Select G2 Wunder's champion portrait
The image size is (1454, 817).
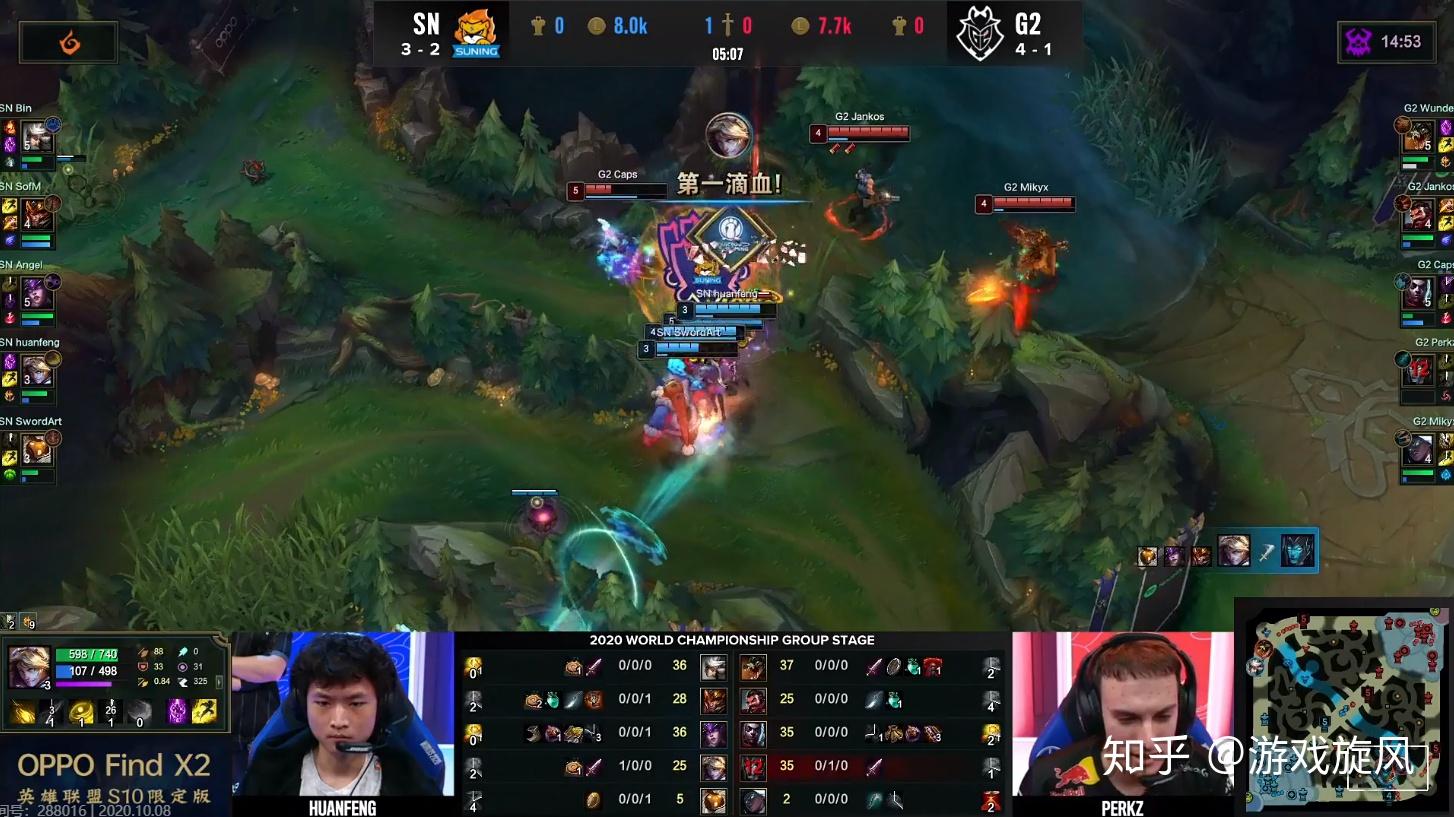click(x=1418, y=136)
